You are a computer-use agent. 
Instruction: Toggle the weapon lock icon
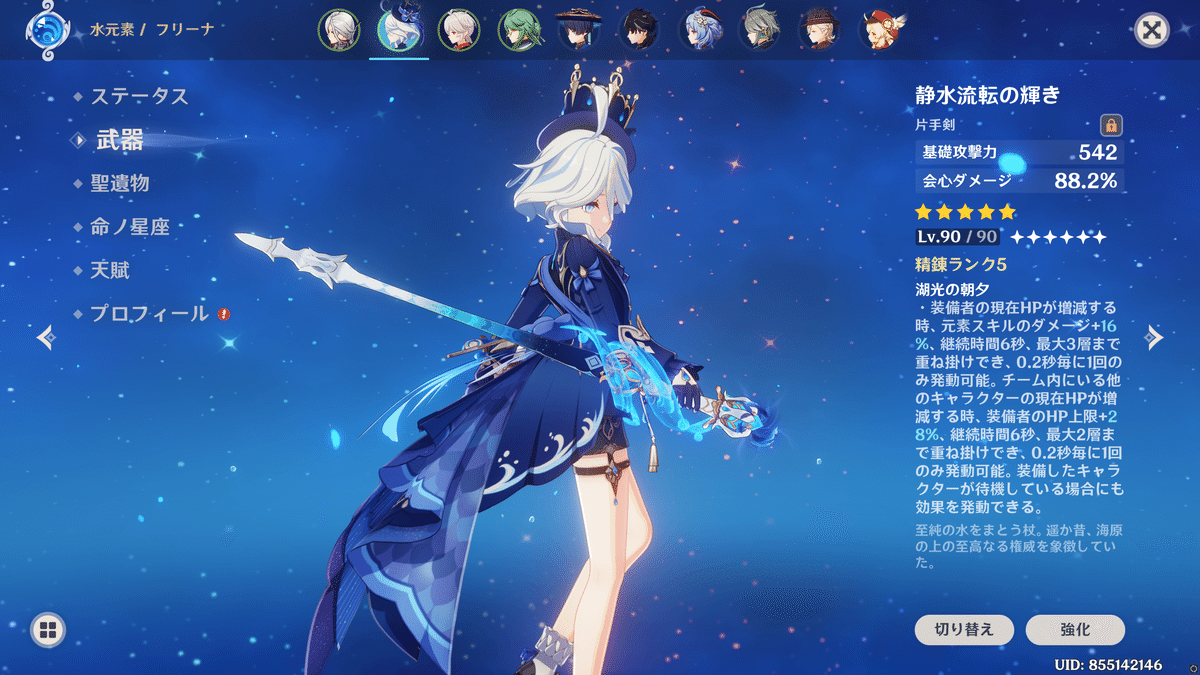click(1110, 125)
